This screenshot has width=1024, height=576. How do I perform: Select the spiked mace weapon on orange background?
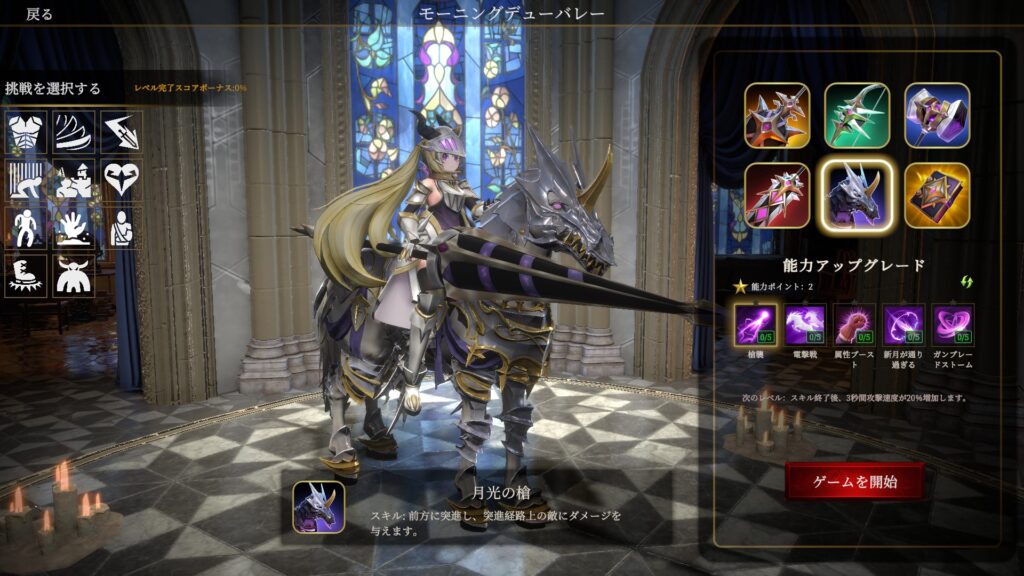click(x=777, y=115)
